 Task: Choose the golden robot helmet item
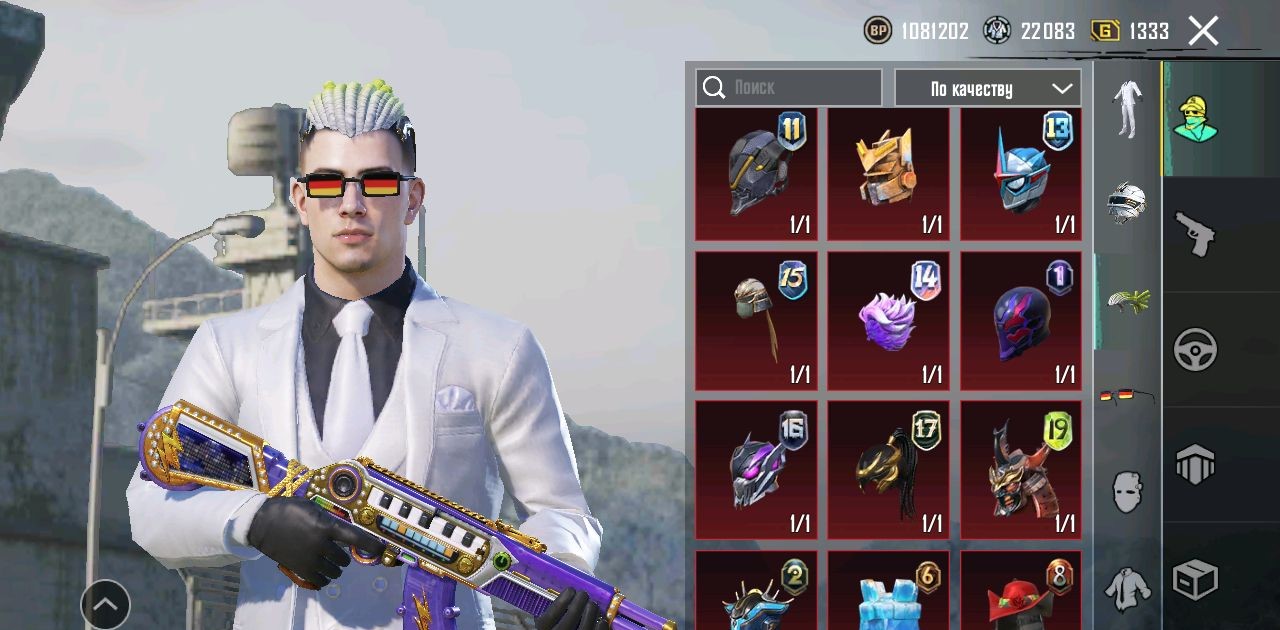888,175
